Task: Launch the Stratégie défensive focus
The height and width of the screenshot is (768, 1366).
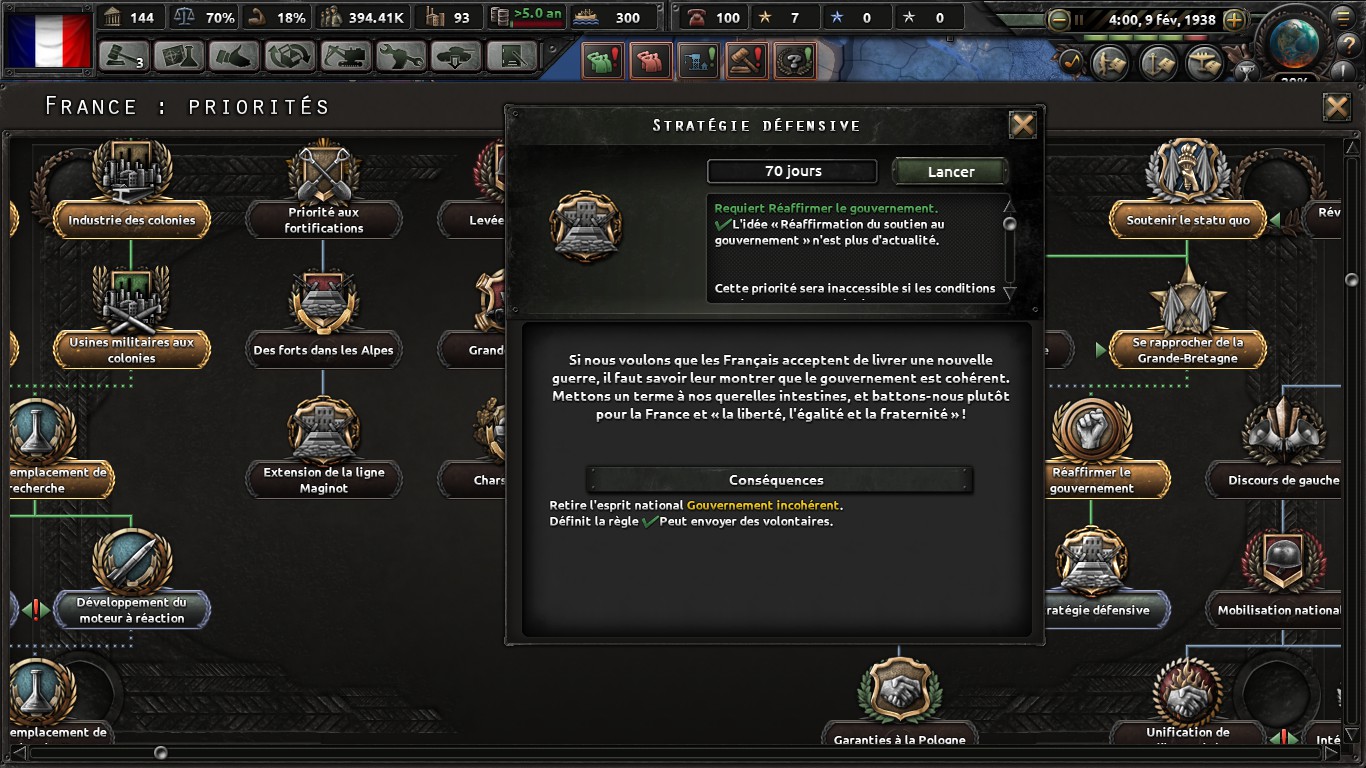Action: 950,172
